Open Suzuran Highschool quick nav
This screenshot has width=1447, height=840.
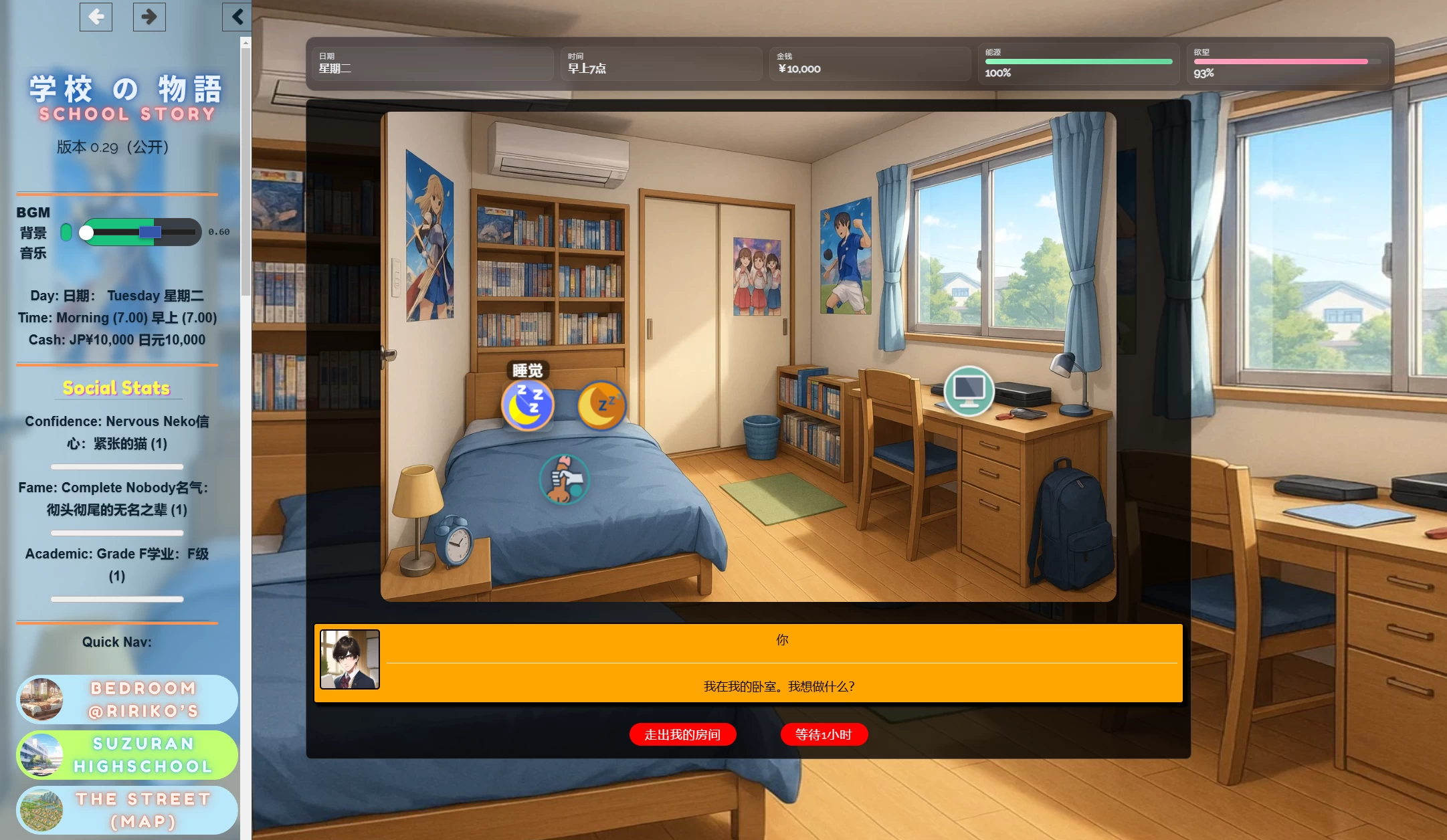click(126, 754)
